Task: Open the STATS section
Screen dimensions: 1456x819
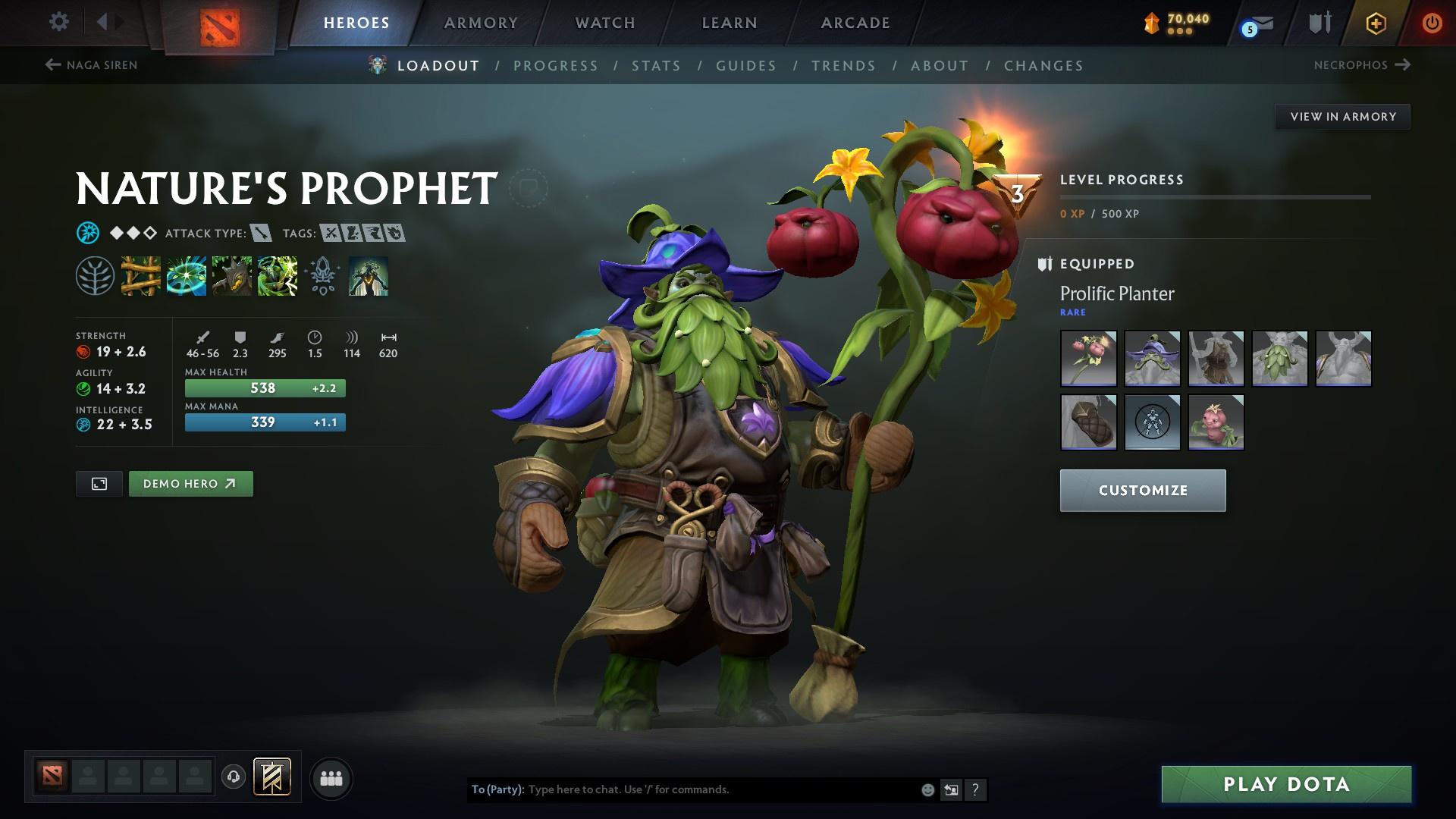Action: [x=656, y=66]
